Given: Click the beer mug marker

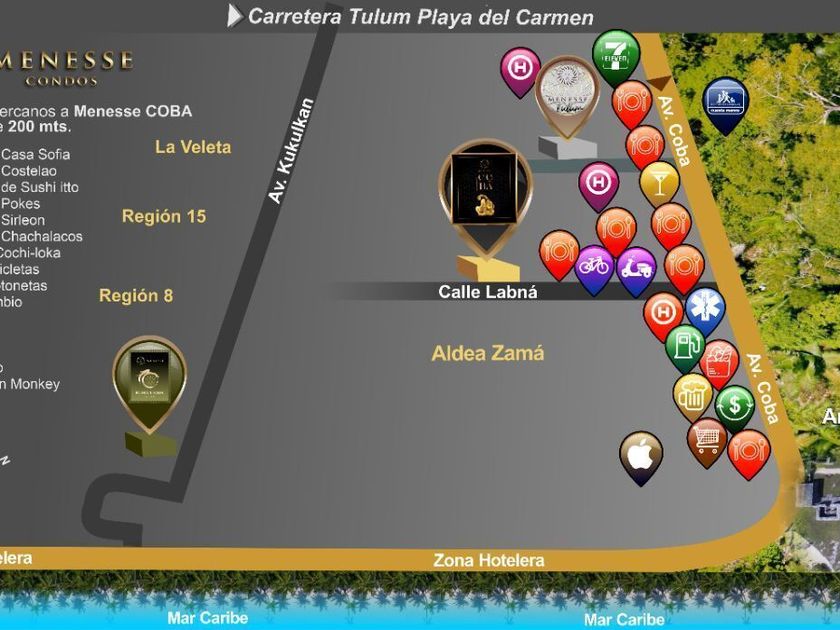Looking at the screenshot, I should click(x=692, y=395).
